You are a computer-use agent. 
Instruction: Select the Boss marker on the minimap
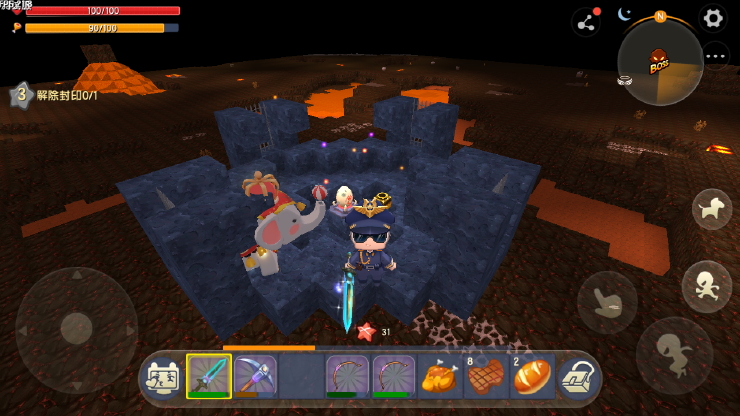coord(659,62)
